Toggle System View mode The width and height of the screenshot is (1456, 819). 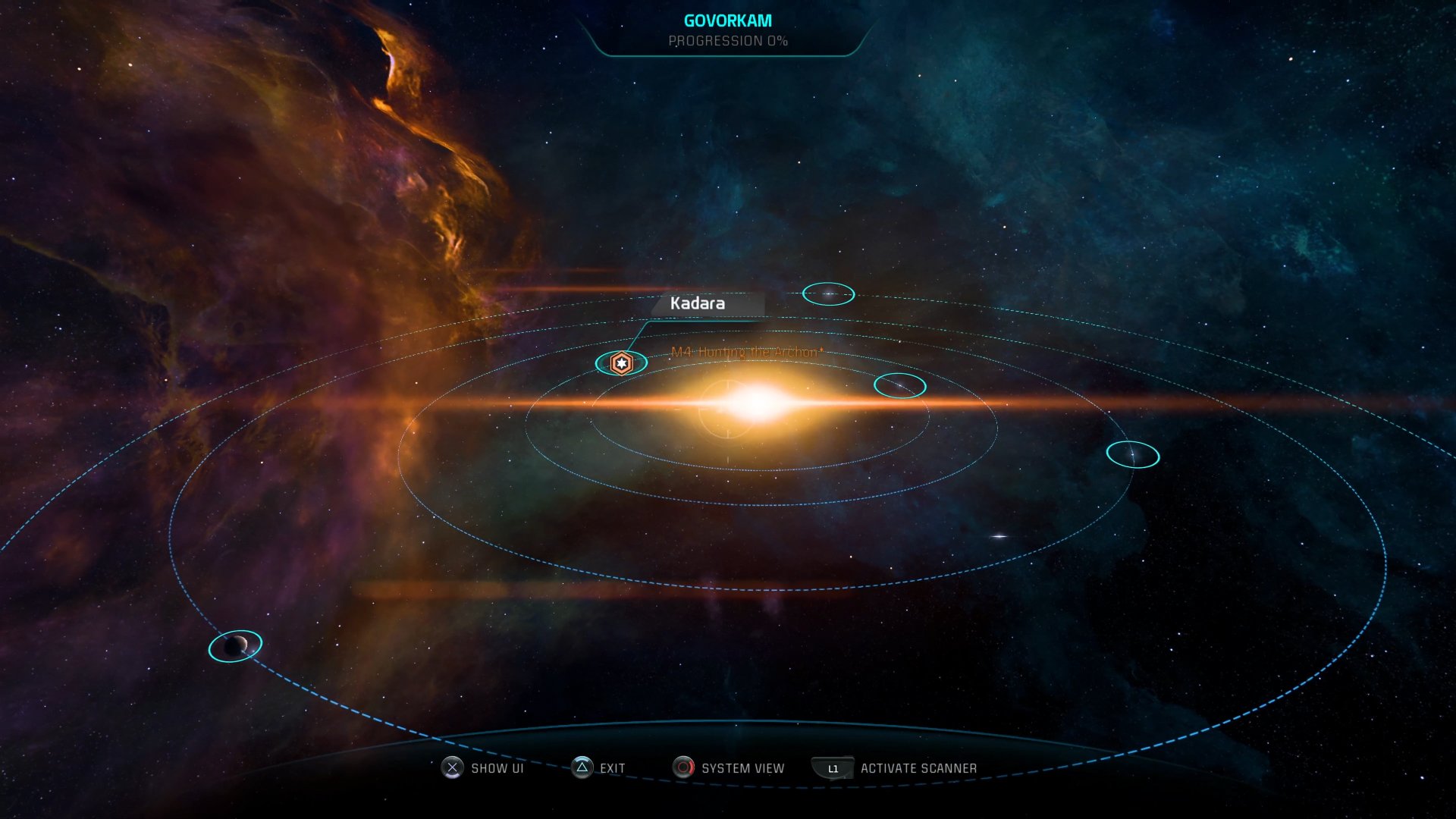(743, 767)
